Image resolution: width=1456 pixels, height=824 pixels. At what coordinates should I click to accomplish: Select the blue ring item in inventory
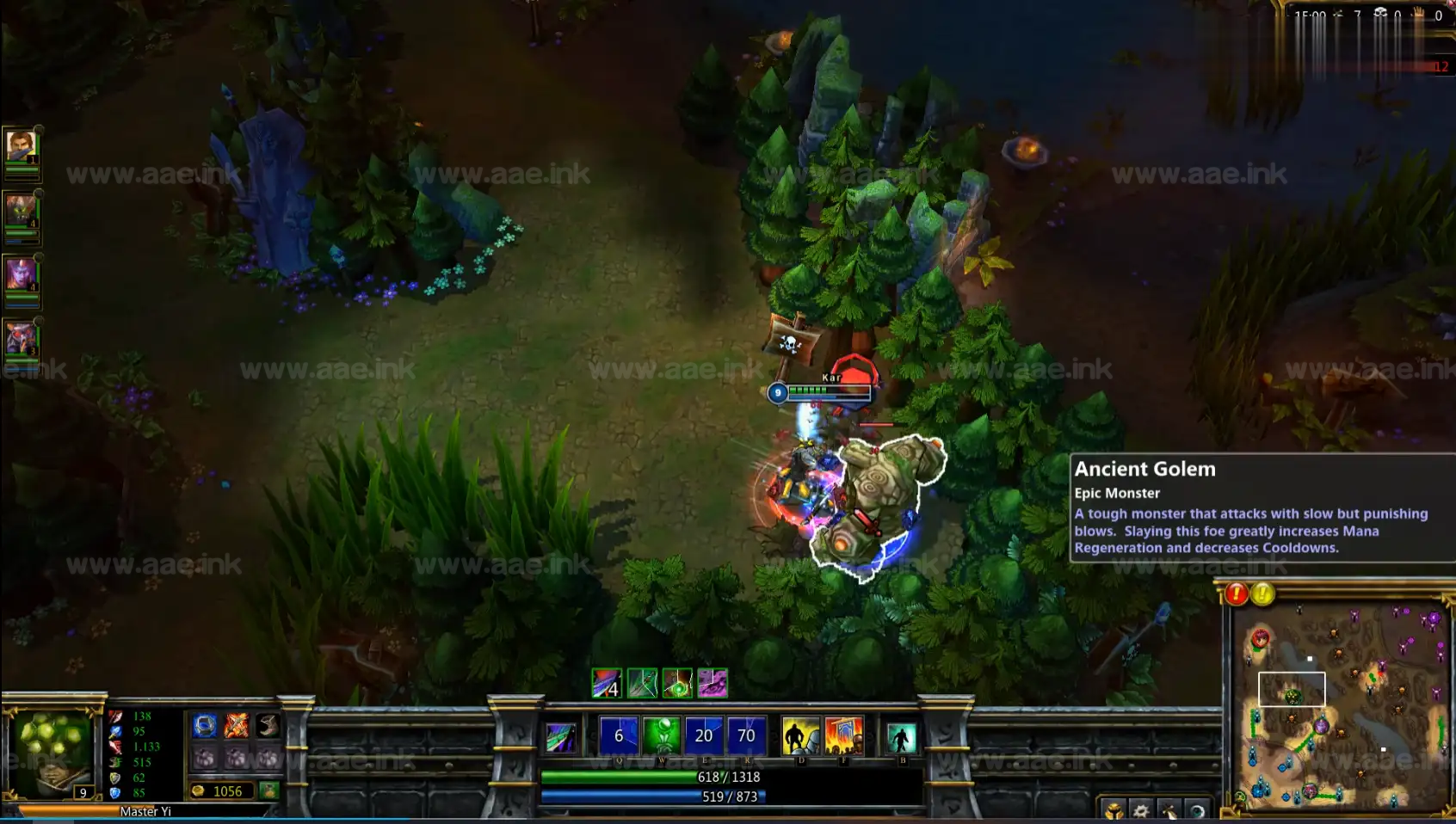pyautogui.click(x=205, y=726)
